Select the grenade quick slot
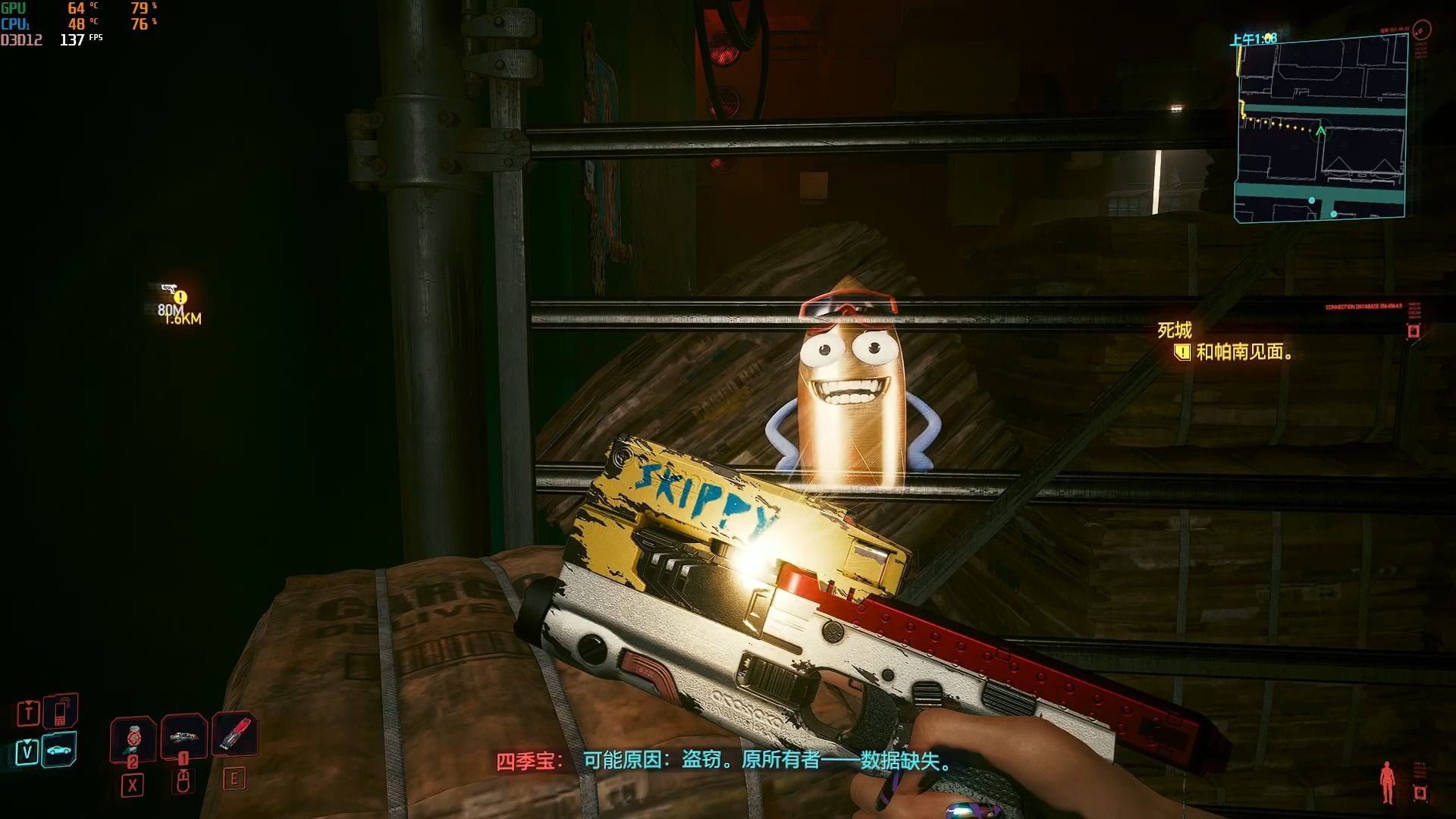 click(x=133, y=738)
